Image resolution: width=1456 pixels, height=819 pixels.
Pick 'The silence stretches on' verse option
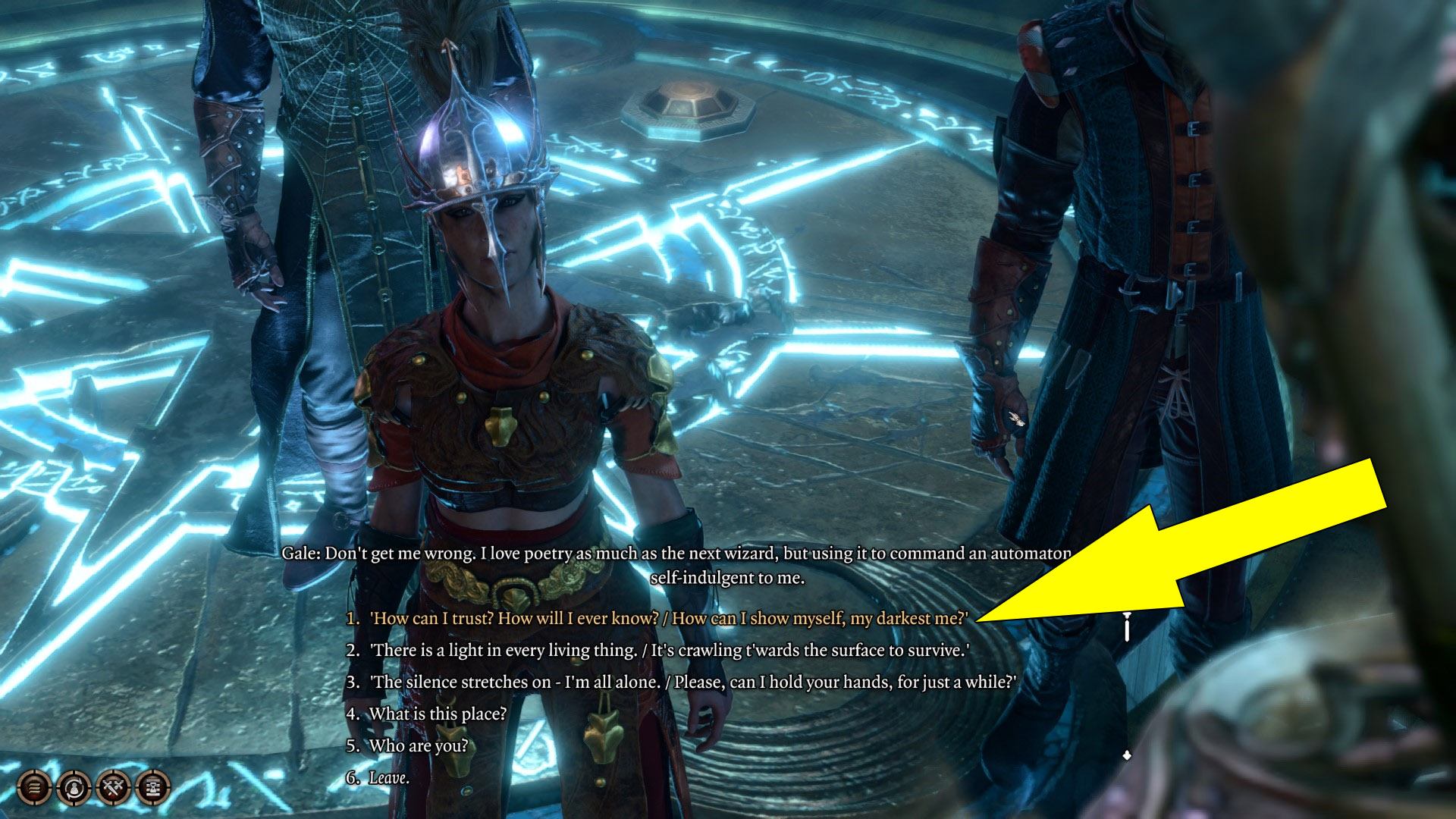pyautogui.click(x=692, y=682)
